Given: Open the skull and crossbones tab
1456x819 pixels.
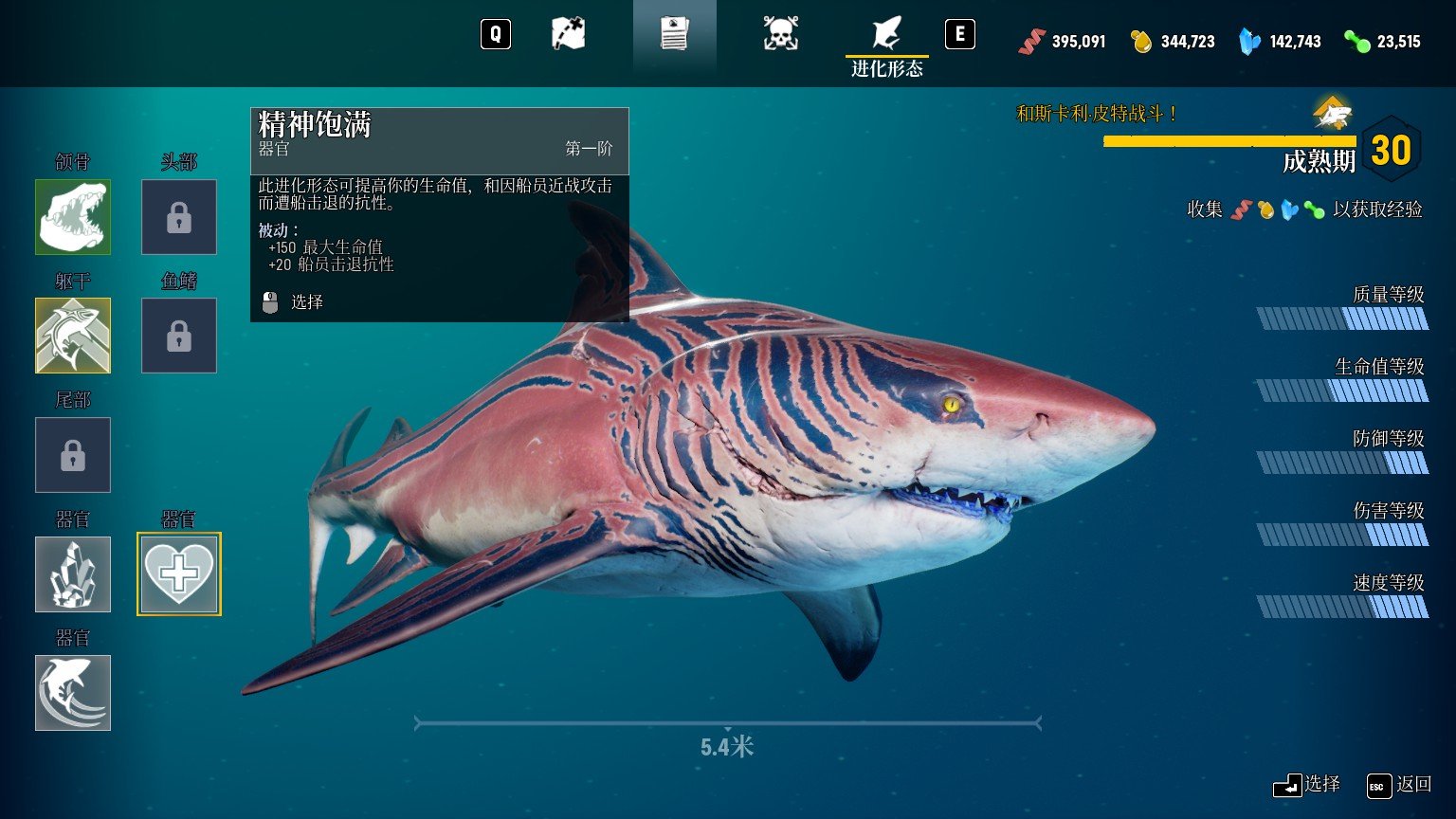Looking at the screenshot, I should point(780,35).
